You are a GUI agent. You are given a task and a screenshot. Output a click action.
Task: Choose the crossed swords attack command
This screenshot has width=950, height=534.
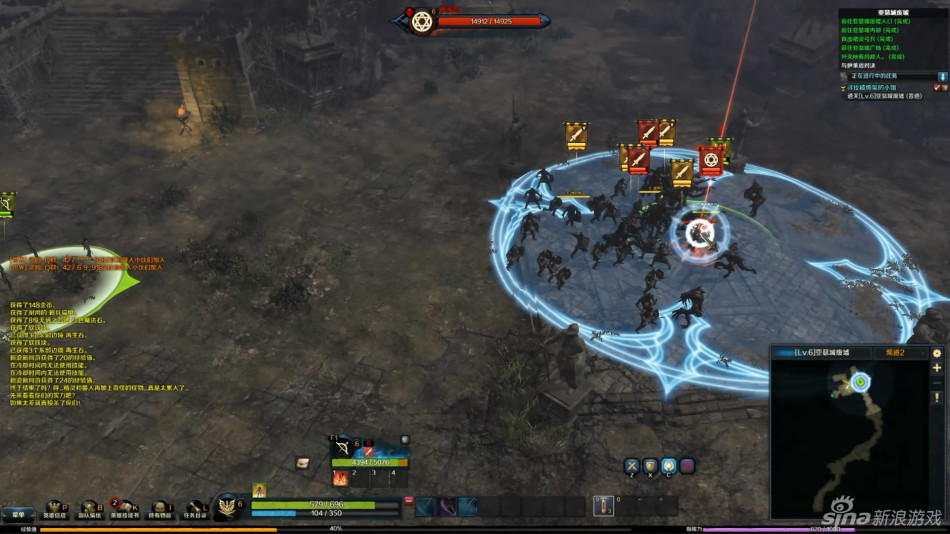pos(632,466)
